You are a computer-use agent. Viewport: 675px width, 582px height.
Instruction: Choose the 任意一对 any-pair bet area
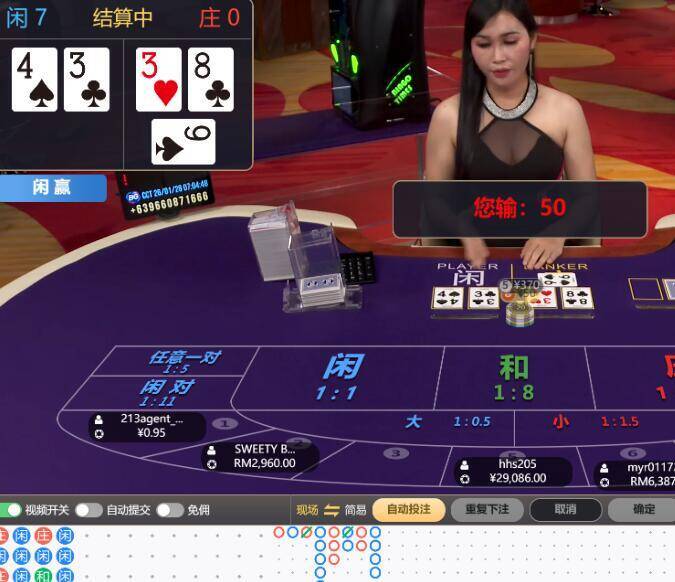[183, 361]
